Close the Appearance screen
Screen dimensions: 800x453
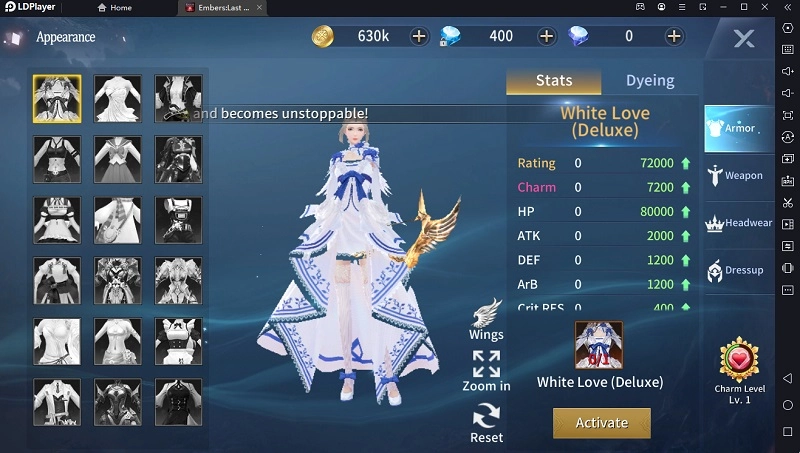743,39
